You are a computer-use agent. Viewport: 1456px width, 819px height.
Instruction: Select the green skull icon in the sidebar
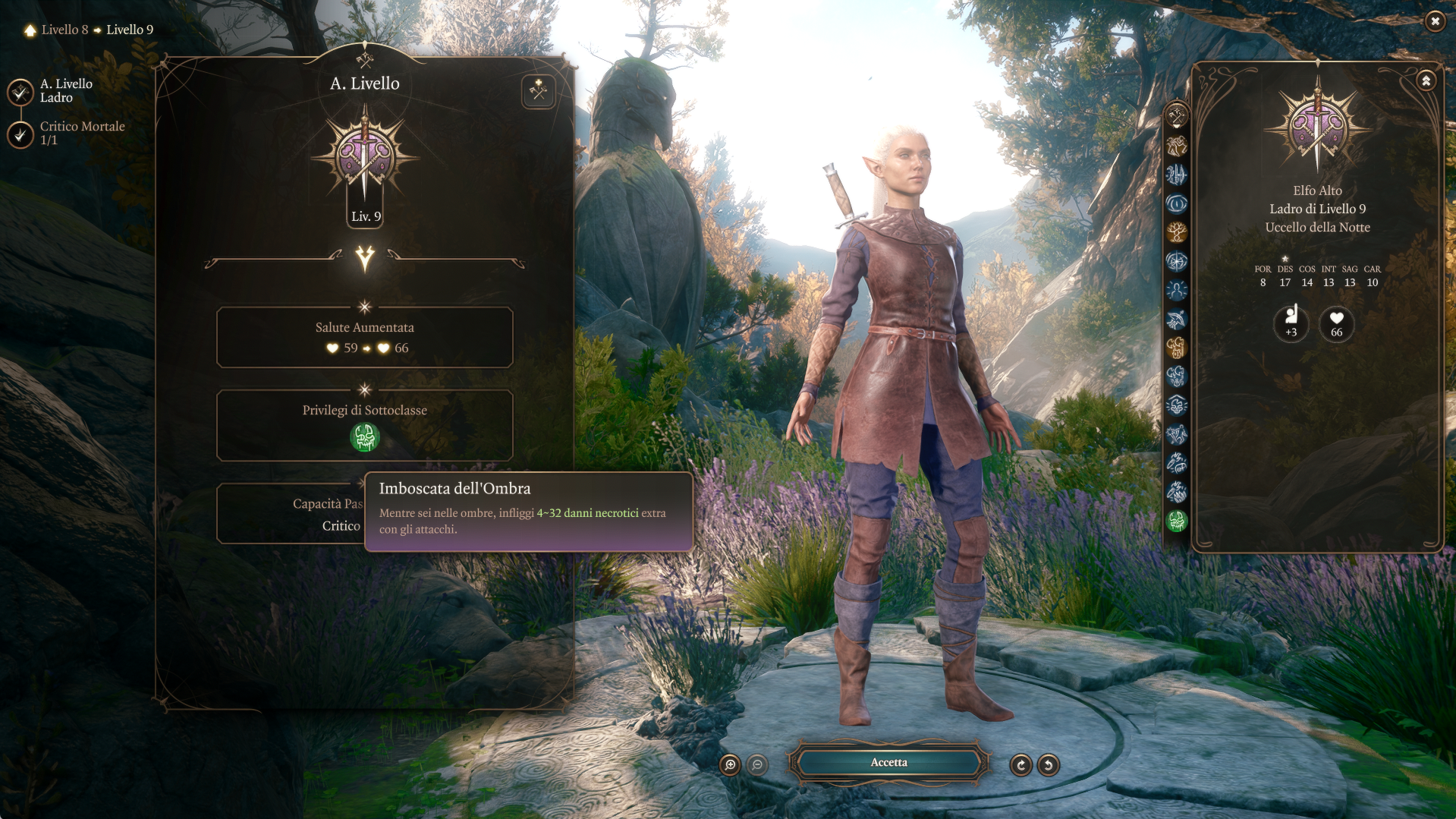(x=1176, y=521)
